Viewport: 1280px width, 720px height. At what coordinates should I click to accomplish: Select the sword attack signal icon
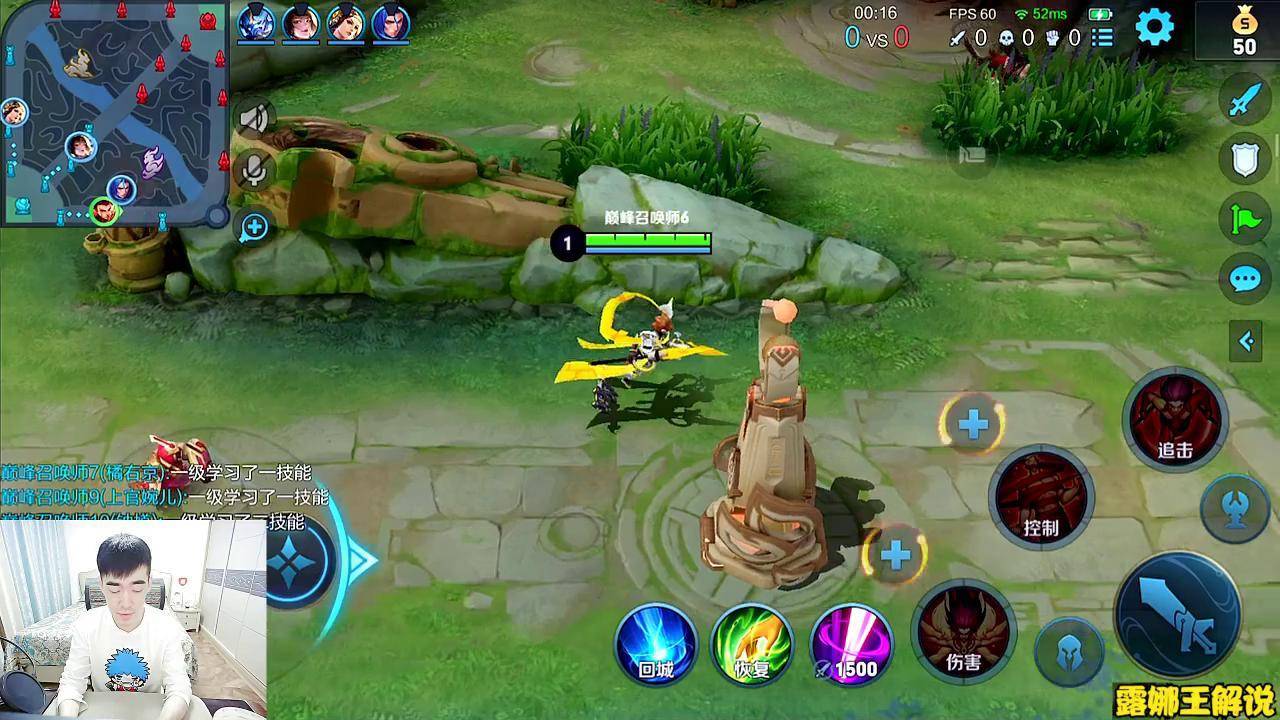point(1245,100)
